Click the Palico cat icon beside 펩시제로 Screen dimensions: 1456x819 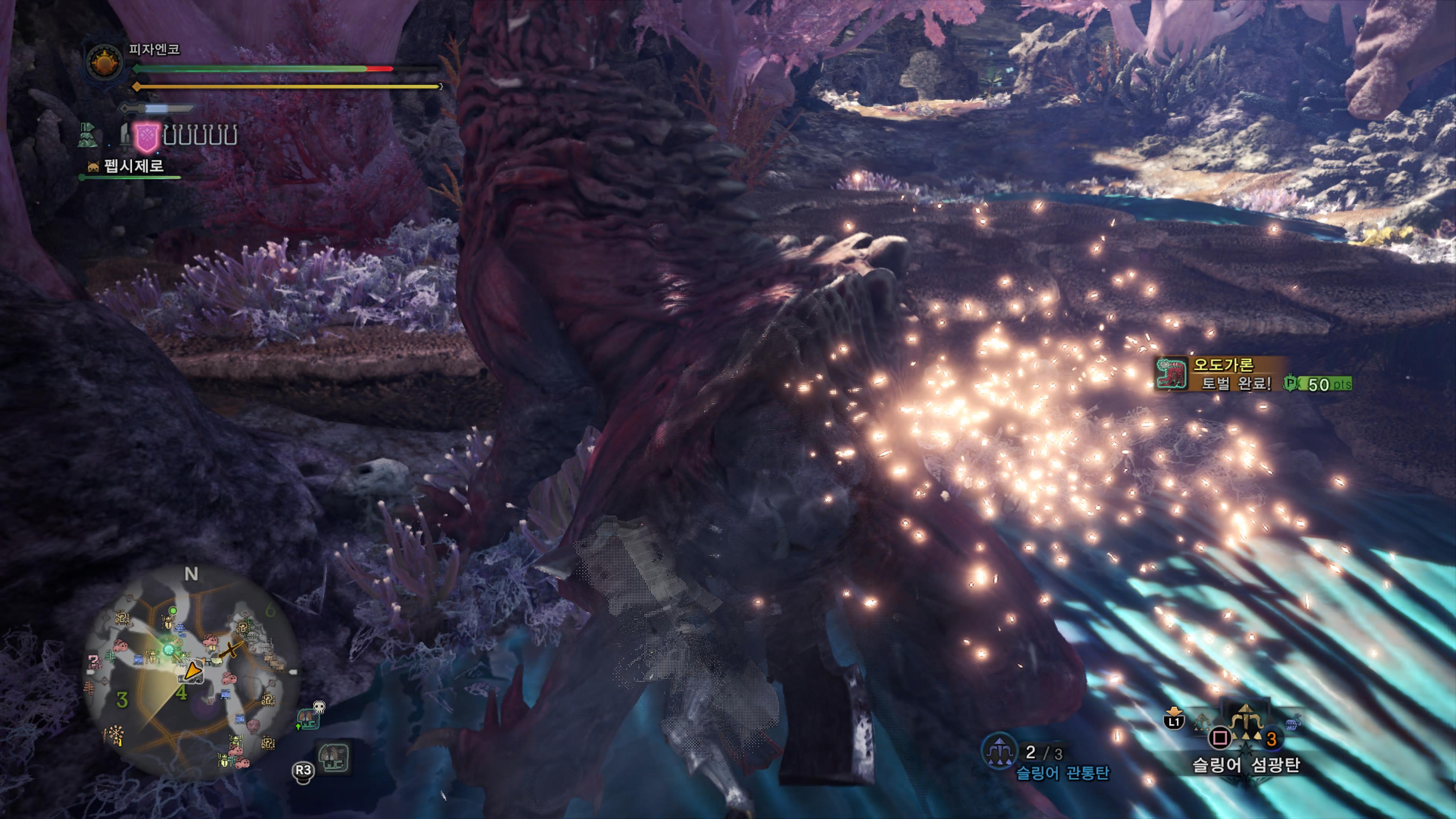coord(93,166)
